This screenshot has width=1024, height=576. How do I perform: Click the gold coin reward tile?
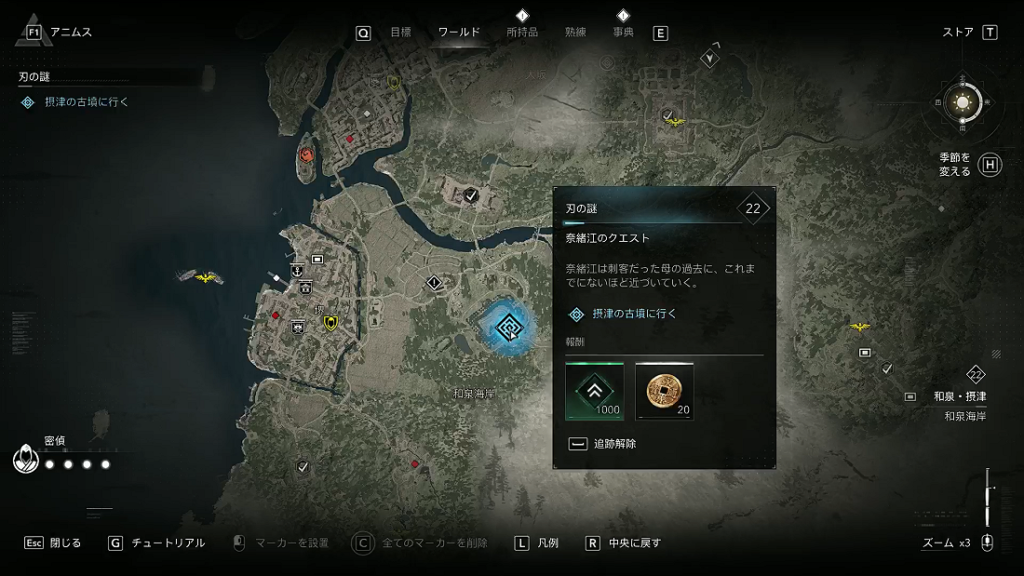(663, 391)
